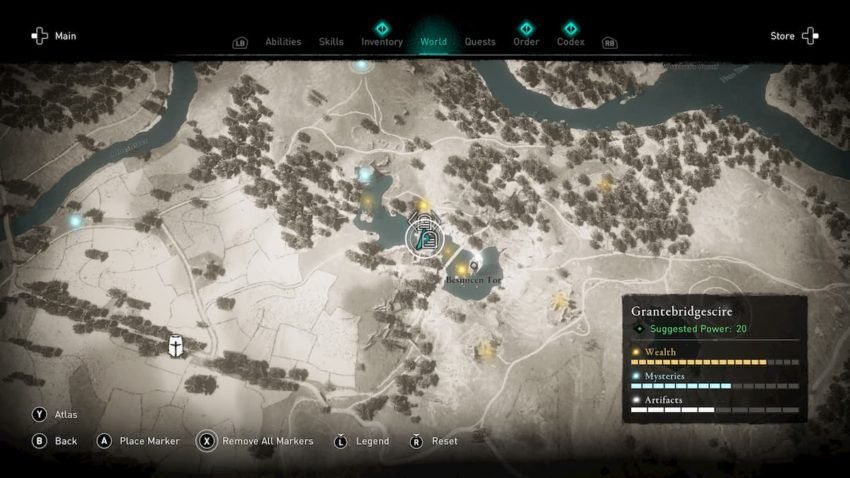Show the map Legend

point(363,441)
